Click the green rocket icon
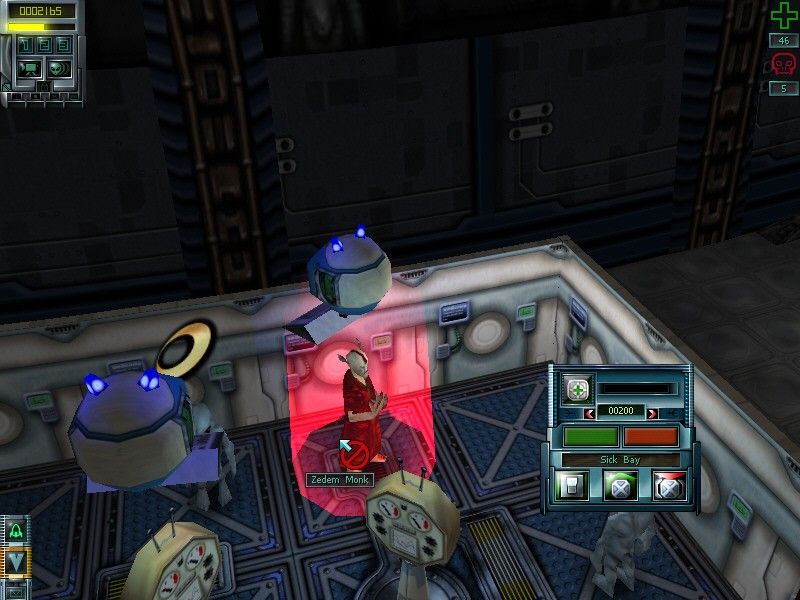Viewport: 800px width, 600px height. point(17,532)
